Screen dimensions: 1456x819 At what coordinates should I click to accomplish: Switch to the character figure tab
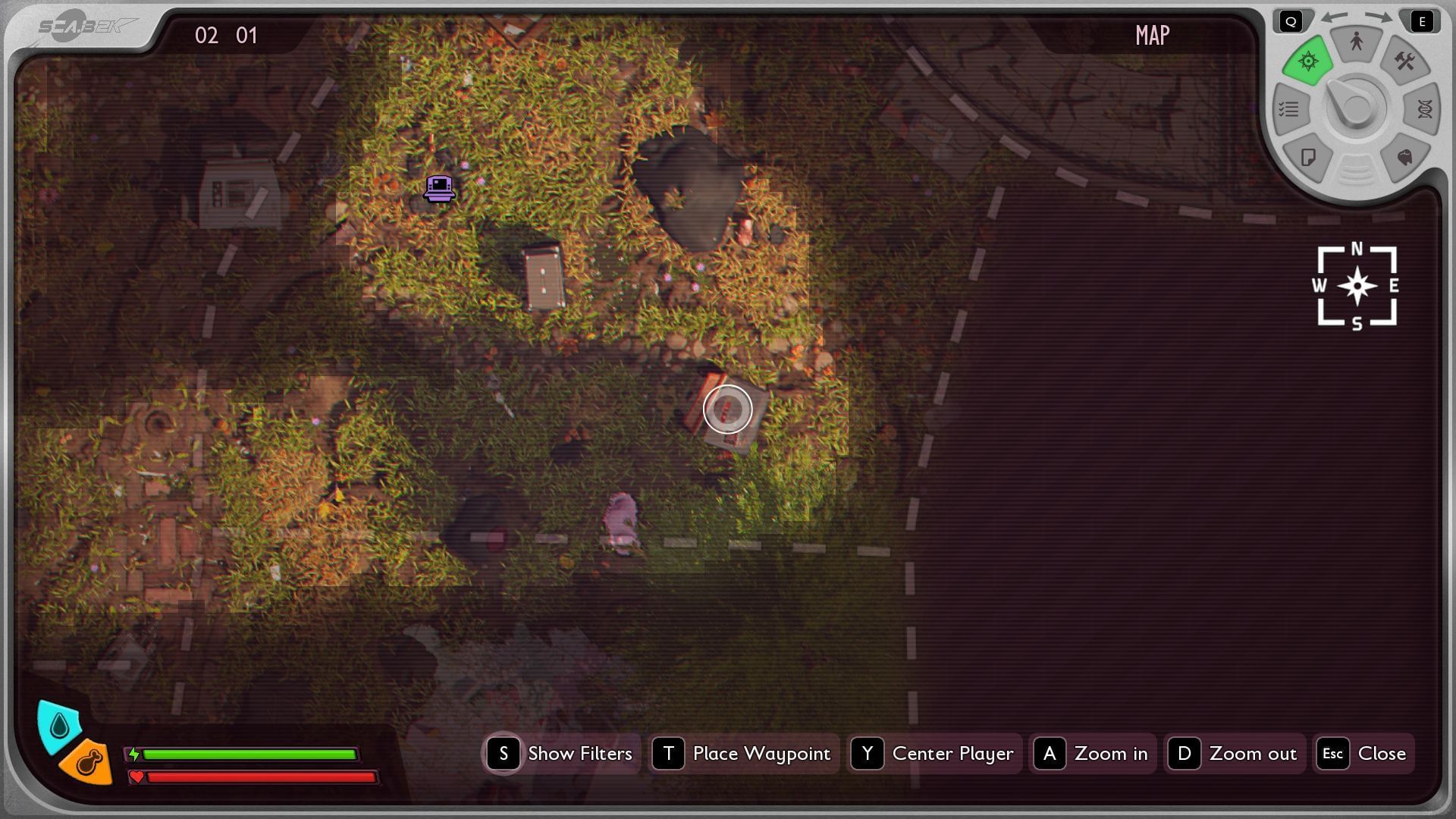coord(1356,42)
